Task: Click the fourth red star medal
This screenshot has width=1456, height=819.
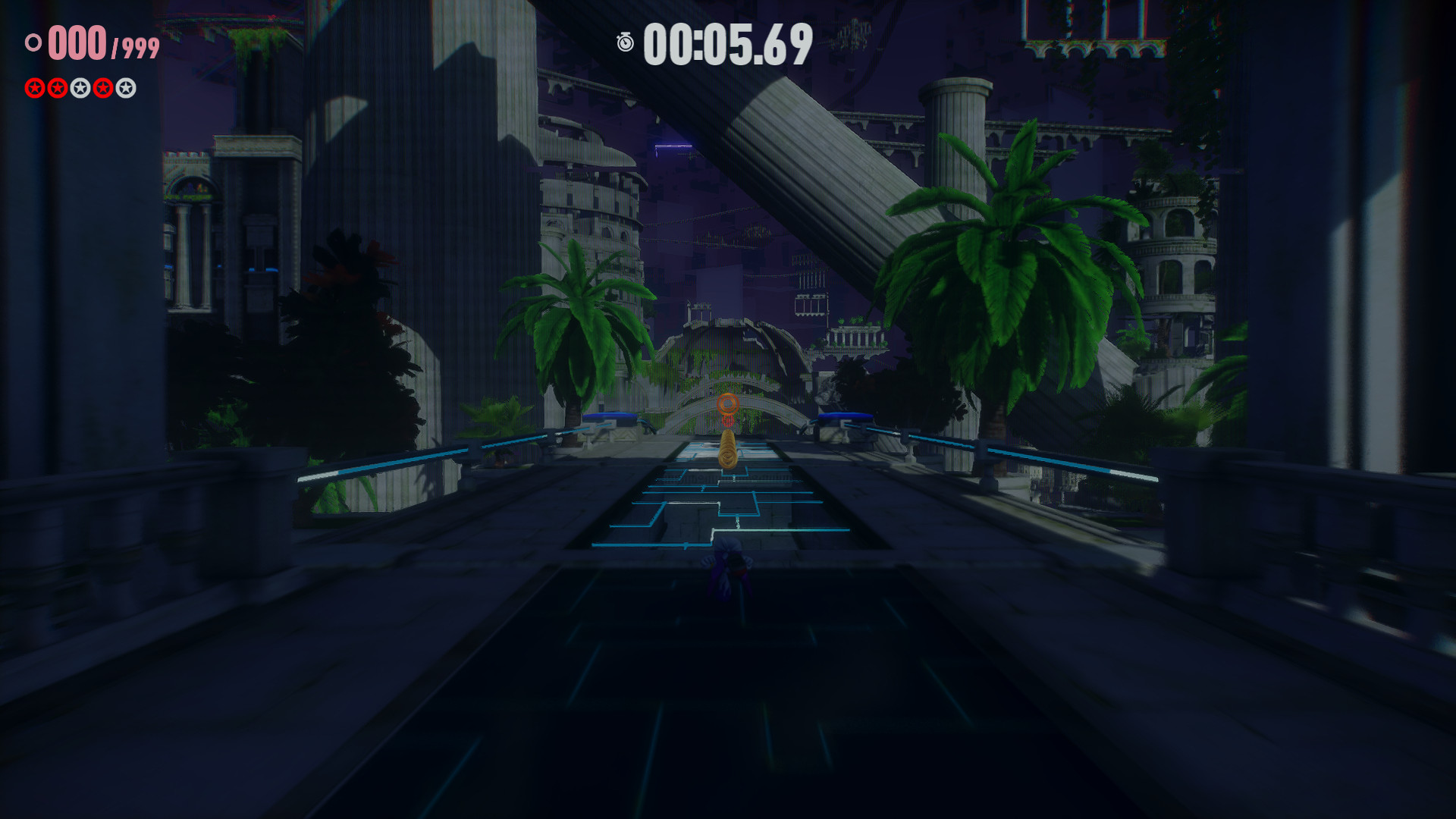Action: coord(102,88)
